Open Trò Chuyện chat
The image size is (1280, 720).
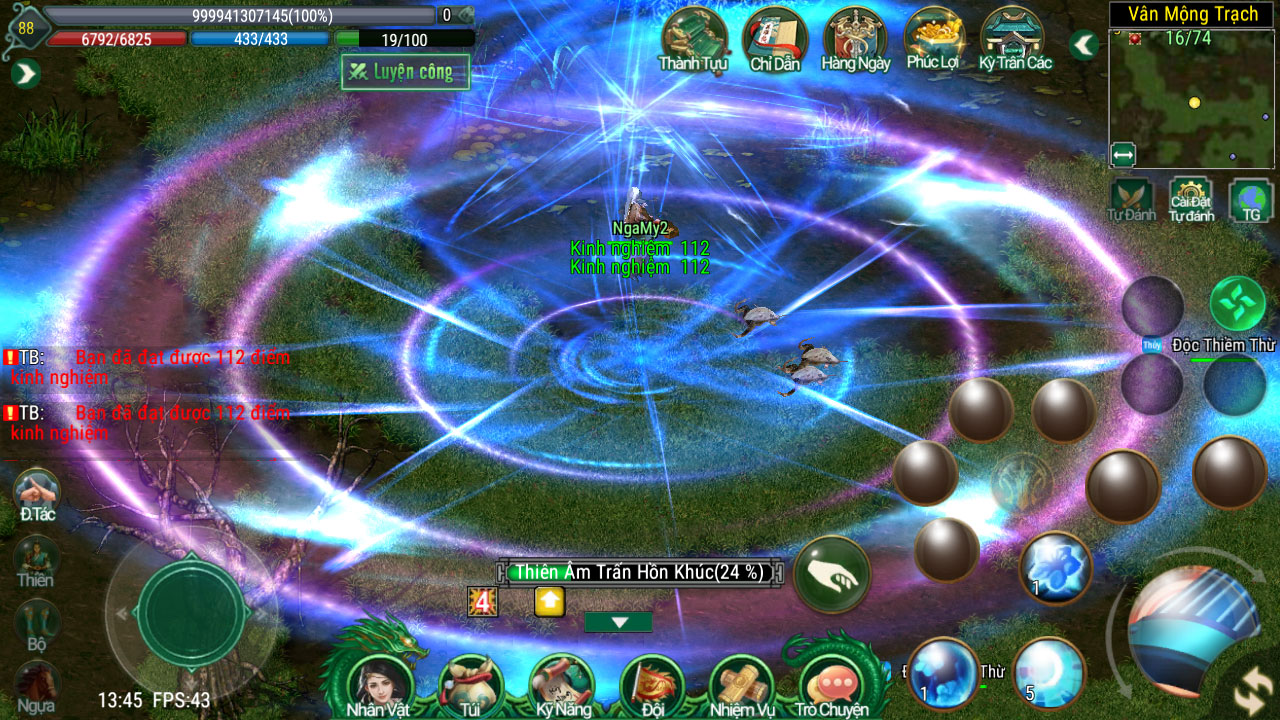click(x=832, y=684)
